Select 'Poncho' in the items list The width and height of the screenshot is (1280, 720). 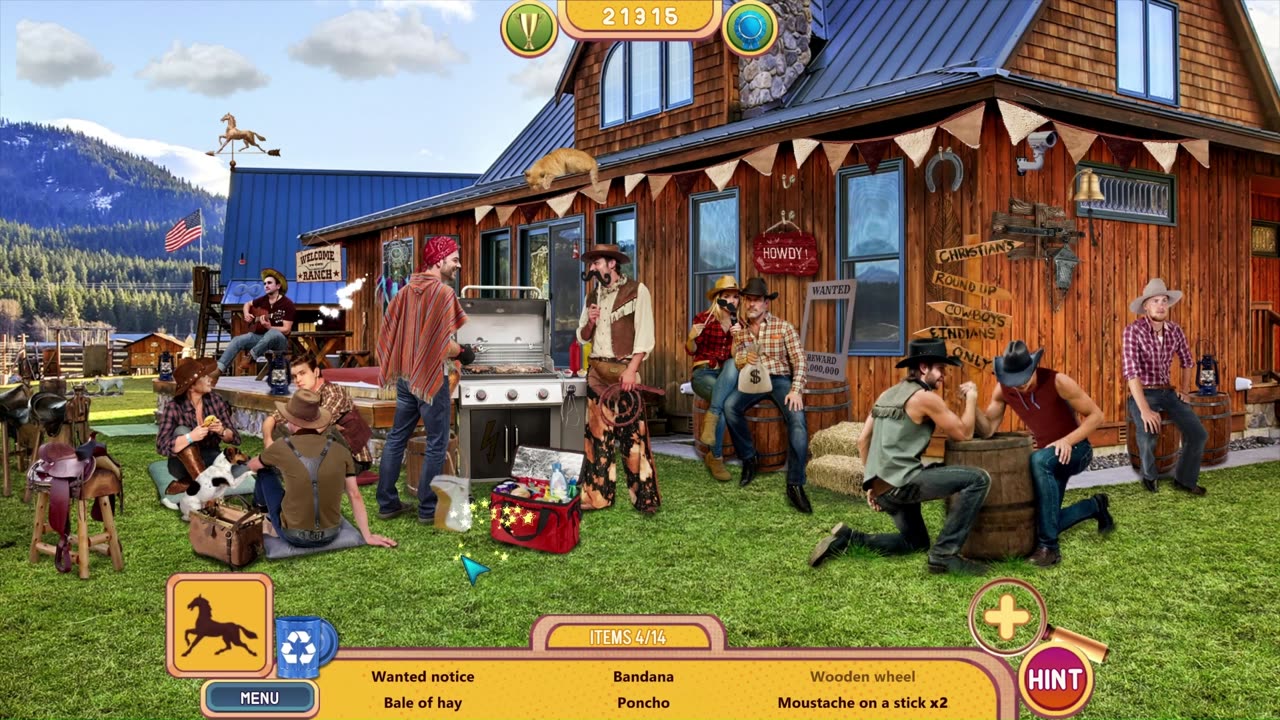coord(643,703)
